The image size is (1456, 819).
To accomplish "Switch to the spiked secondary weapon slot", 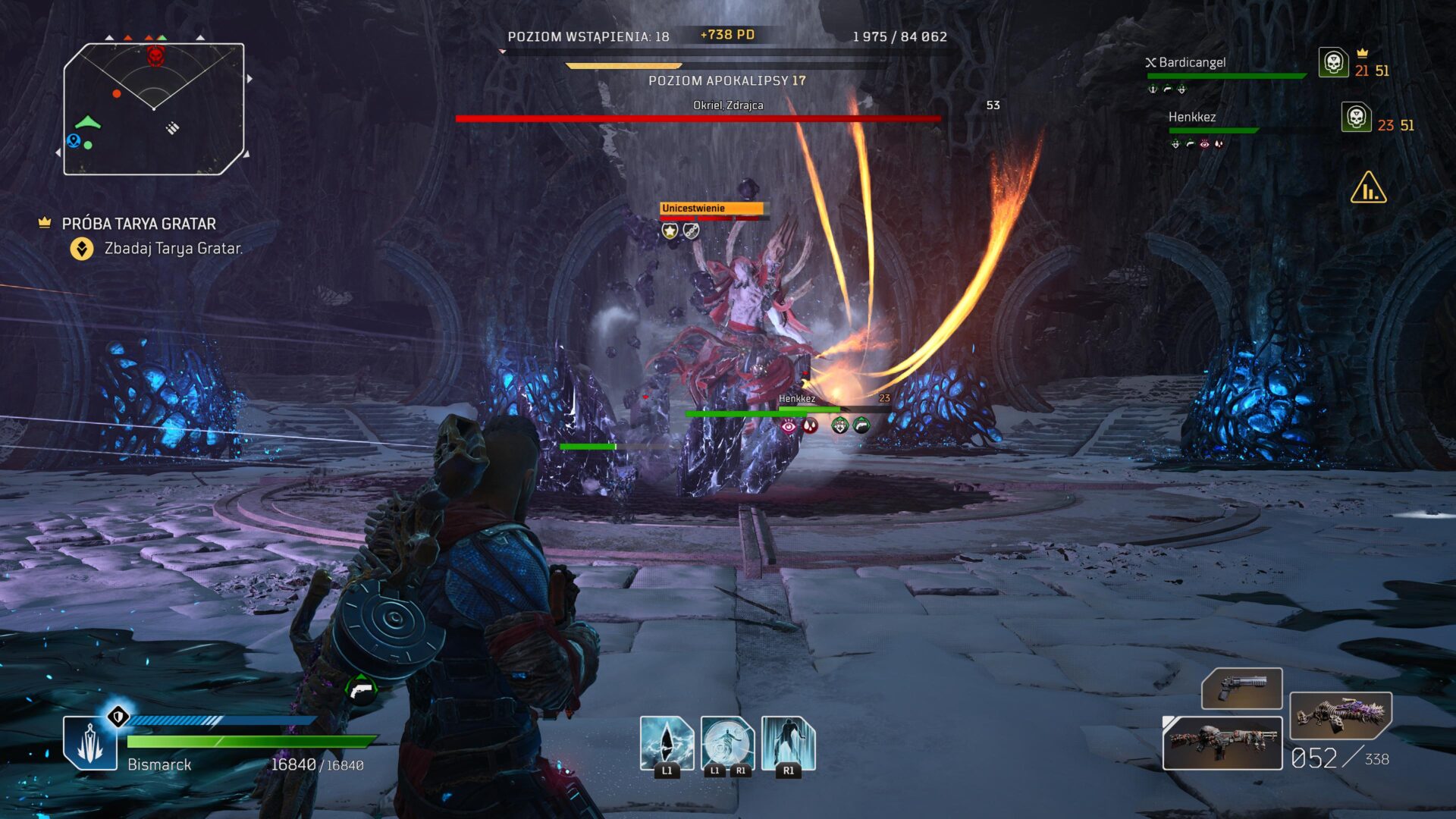I will click(1340, 715).
